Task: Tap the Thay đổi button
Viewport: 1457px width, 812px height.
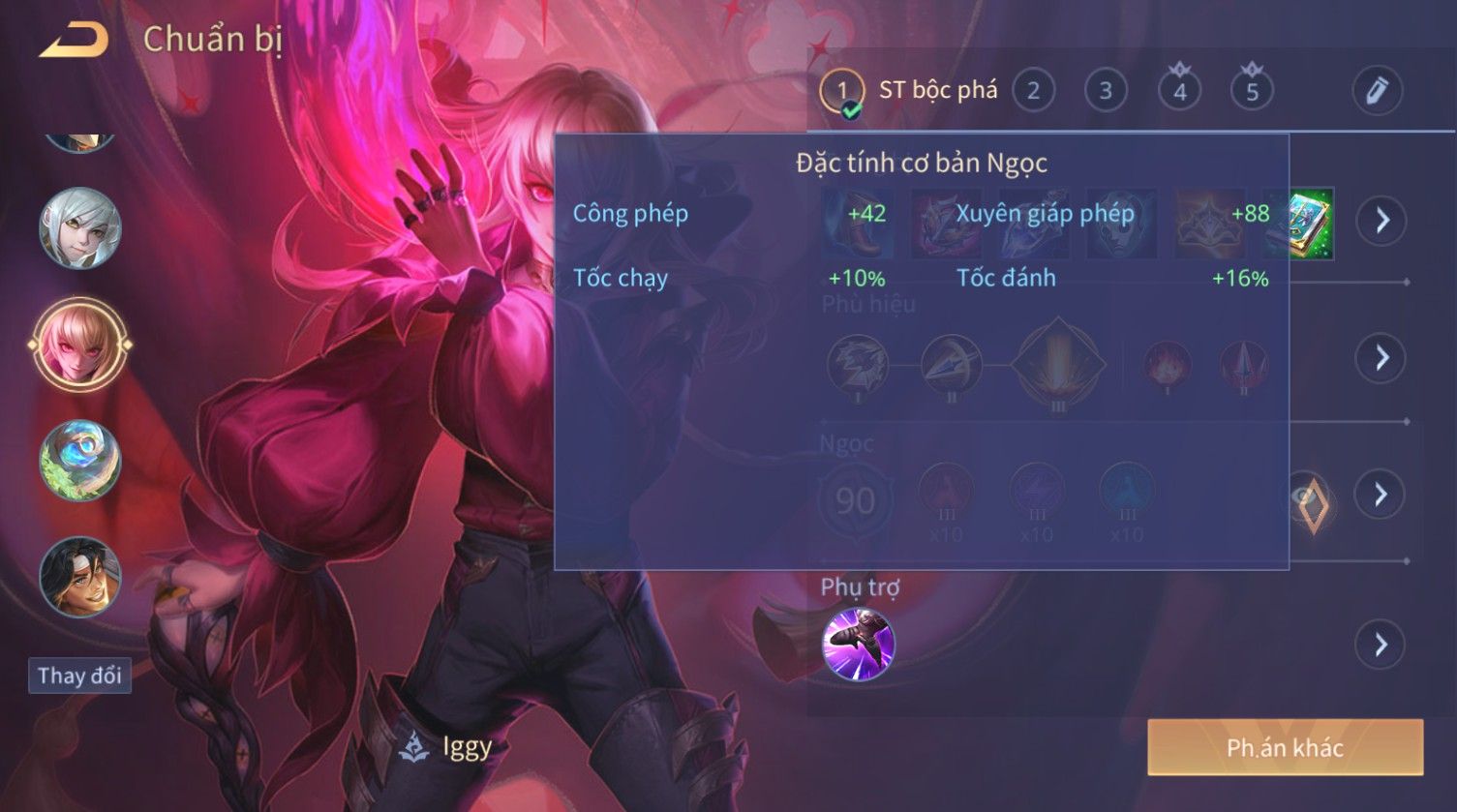Action: (79, 675)
